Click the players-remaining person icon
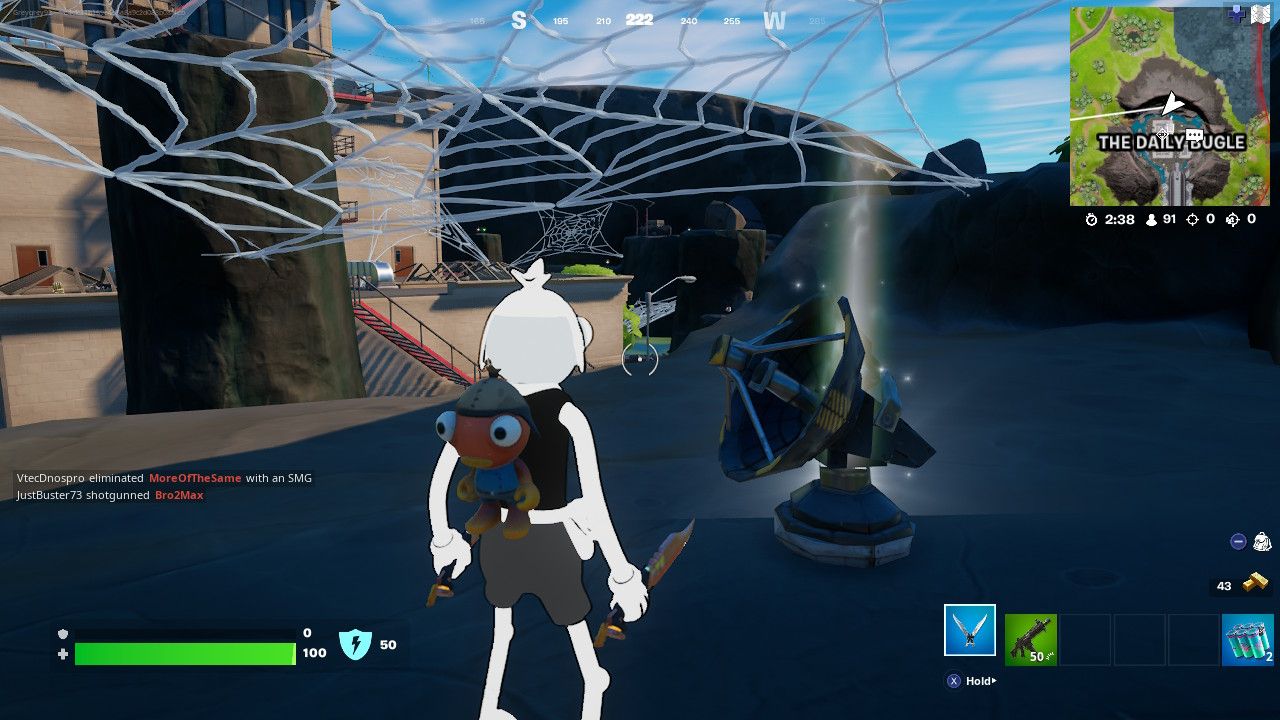Image resolution: width=1280 pixels, height=720 pixels. (1150, 220)
